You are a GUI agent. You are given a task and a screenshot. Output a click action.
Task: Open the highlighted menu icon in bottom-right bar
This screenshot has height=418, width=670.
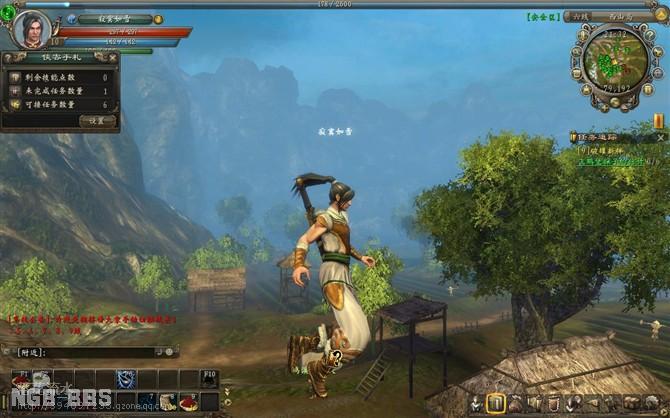[494, 402]
